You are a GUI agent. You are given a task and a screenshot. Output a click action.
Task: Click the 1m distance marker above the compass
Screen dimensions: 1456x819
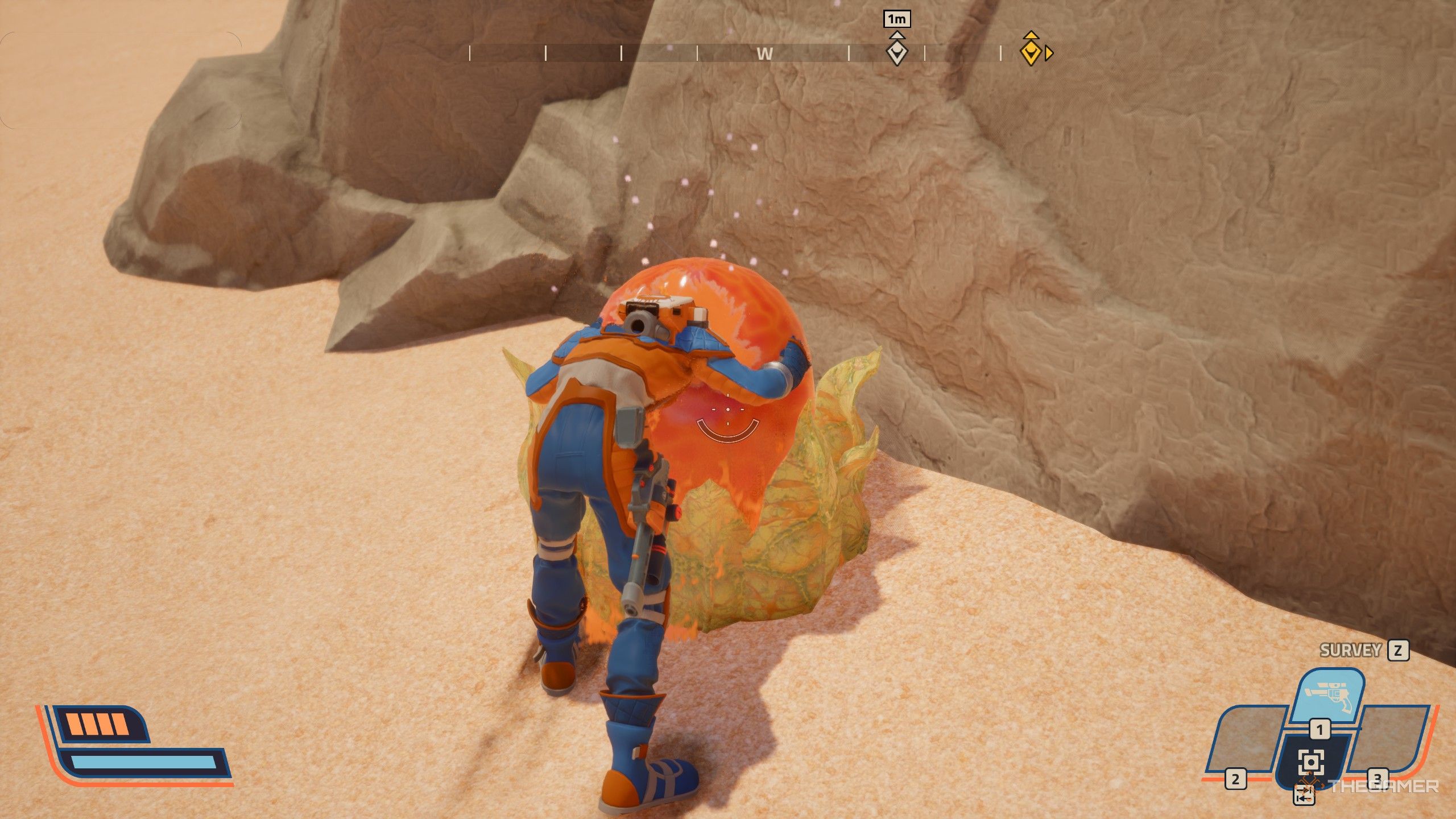(897, 19)
